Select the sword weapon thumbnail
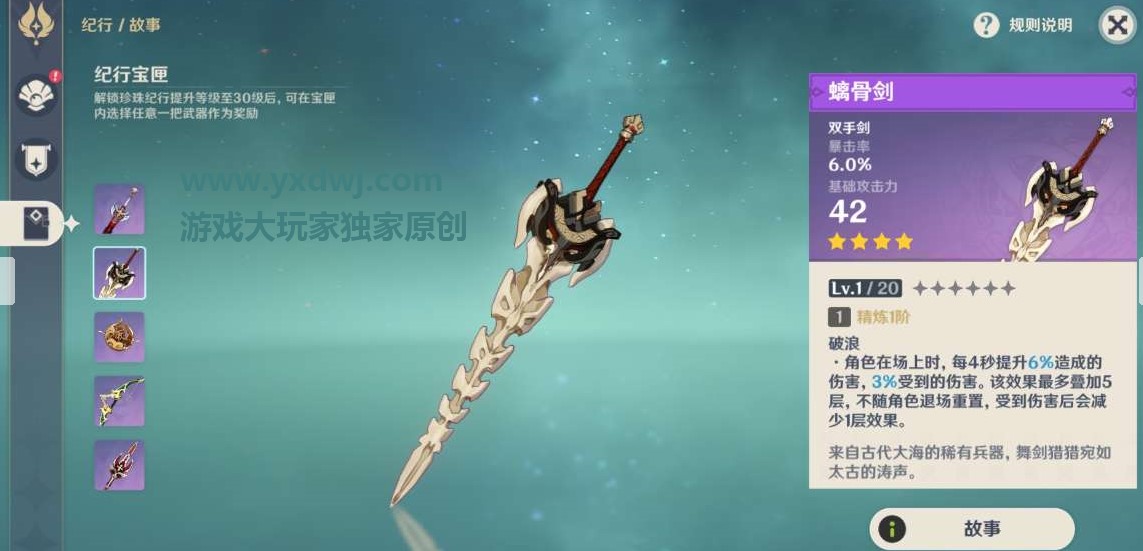 (x=119, y=210)
